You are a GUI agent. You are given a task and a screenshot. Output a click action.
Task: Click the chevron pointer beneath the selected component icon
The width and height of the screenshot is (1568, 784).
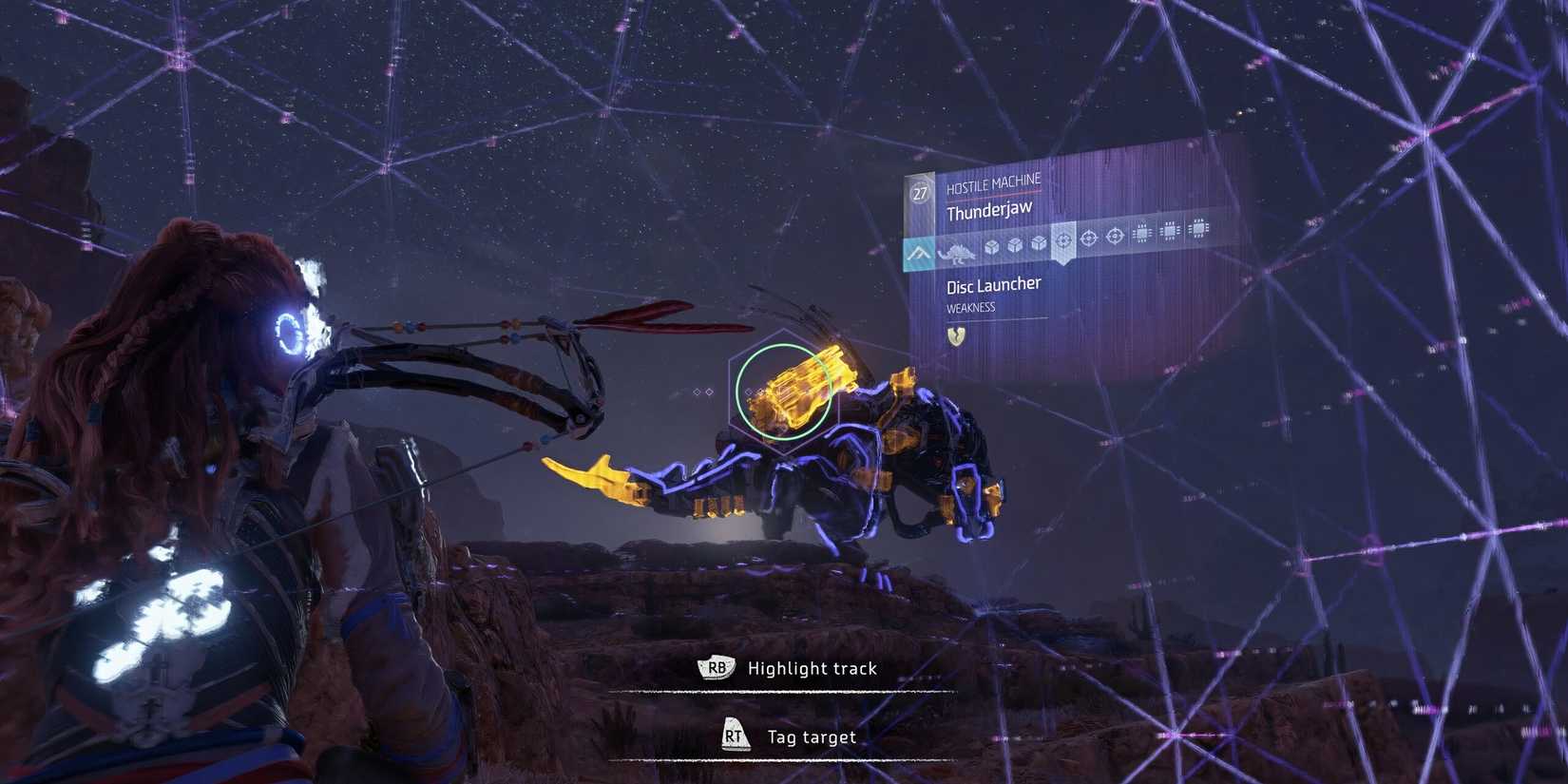(1063, 262)
